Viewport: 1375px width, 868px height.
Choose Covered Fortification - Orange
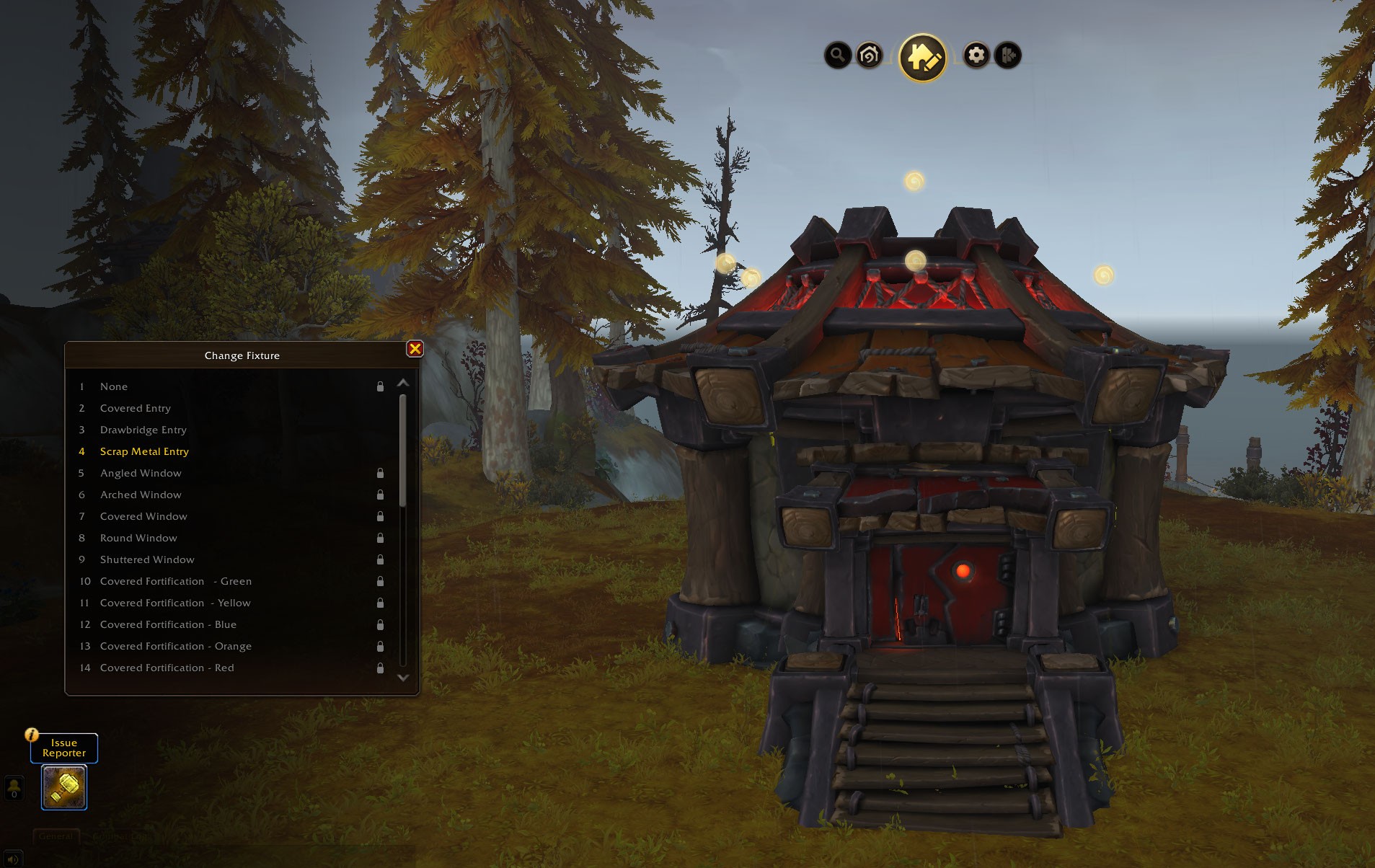175,646
